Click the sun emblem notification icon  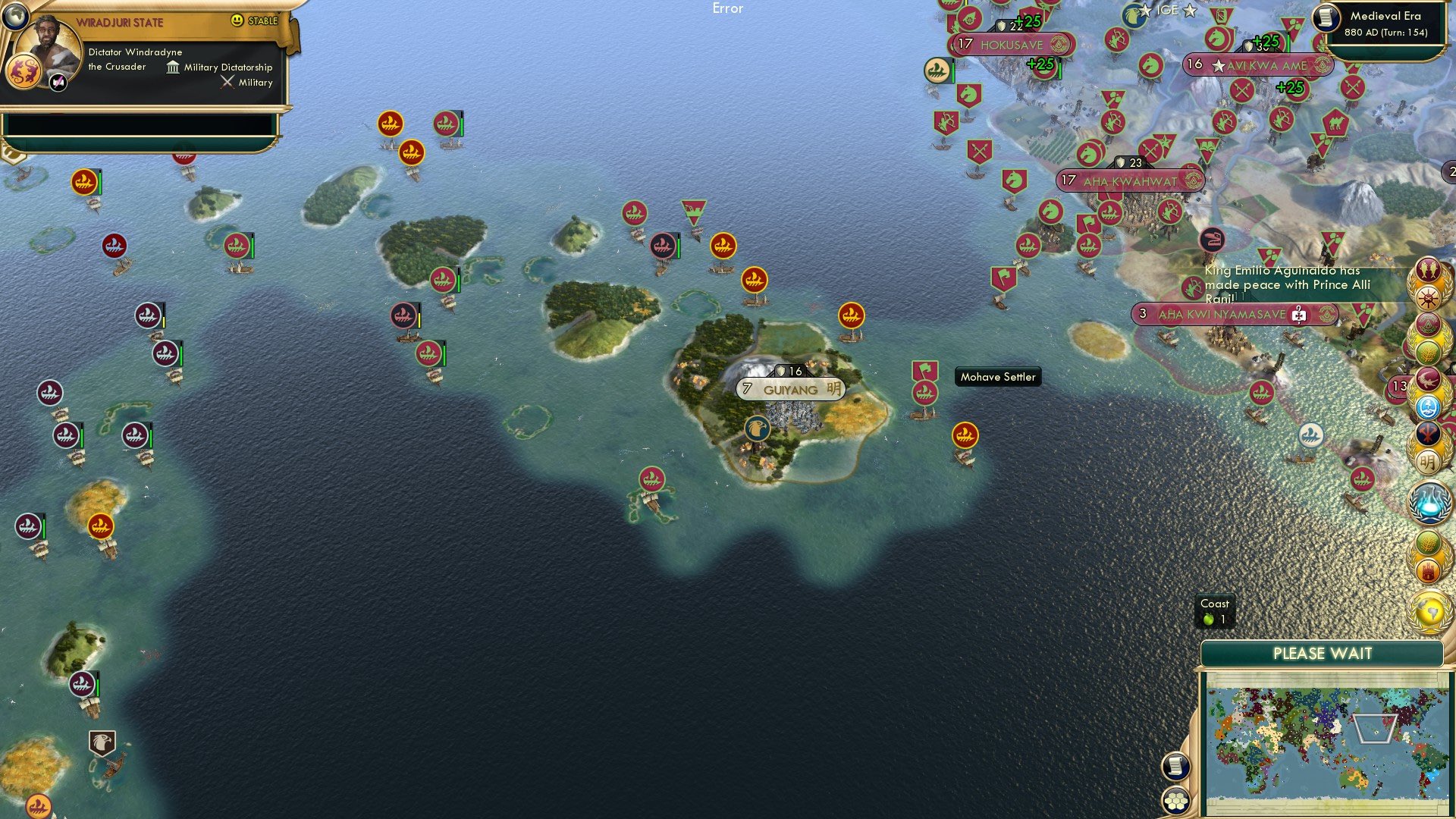point(1429,298)
